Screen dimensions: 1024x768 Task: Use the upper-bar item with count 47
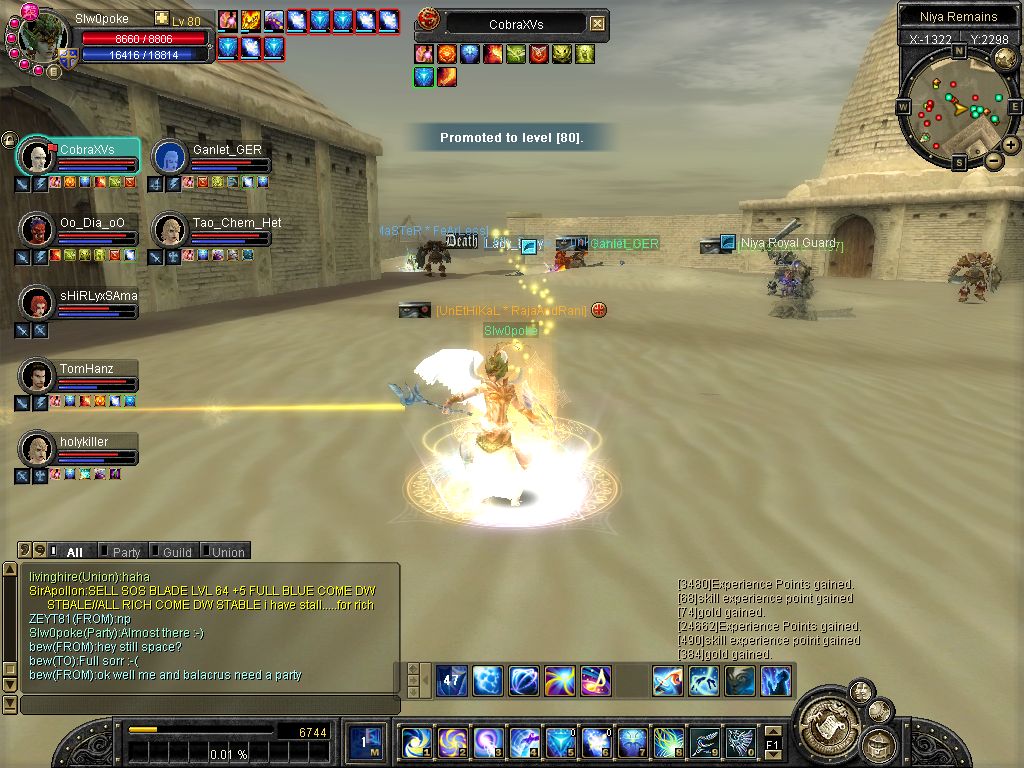(451, 681)
